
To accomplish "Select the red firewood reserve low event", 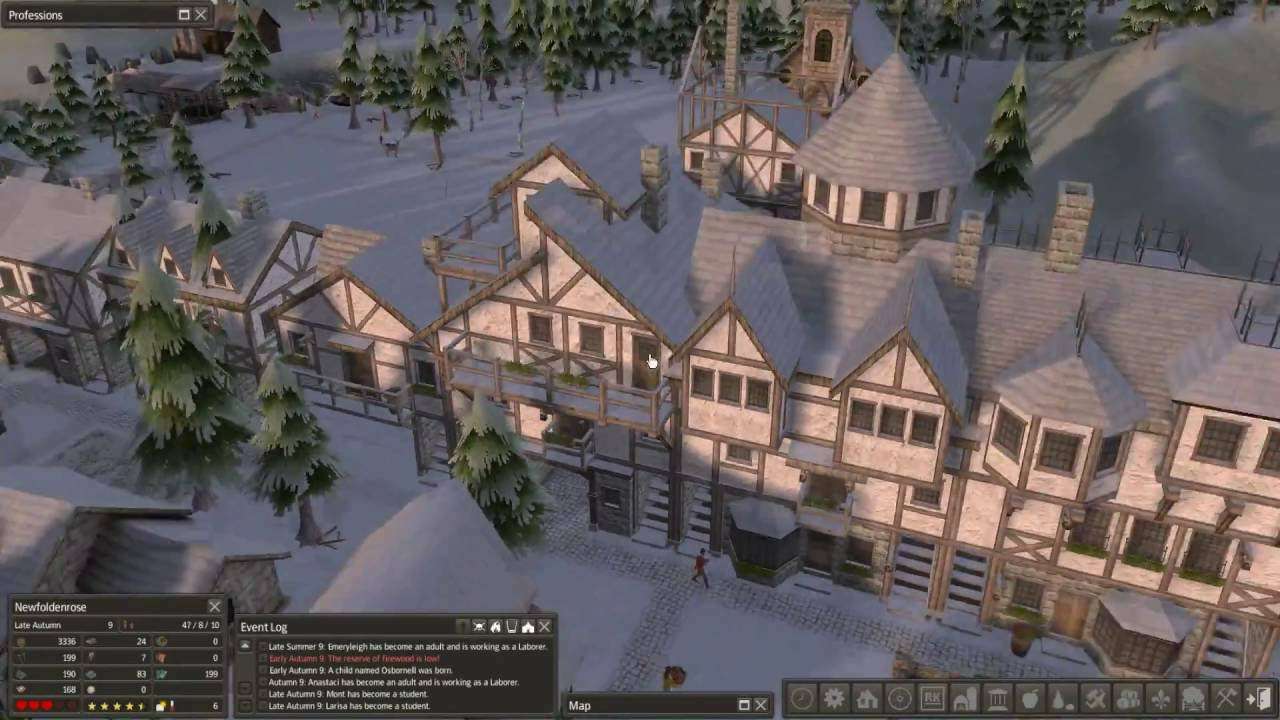I will tap(354, 659).
